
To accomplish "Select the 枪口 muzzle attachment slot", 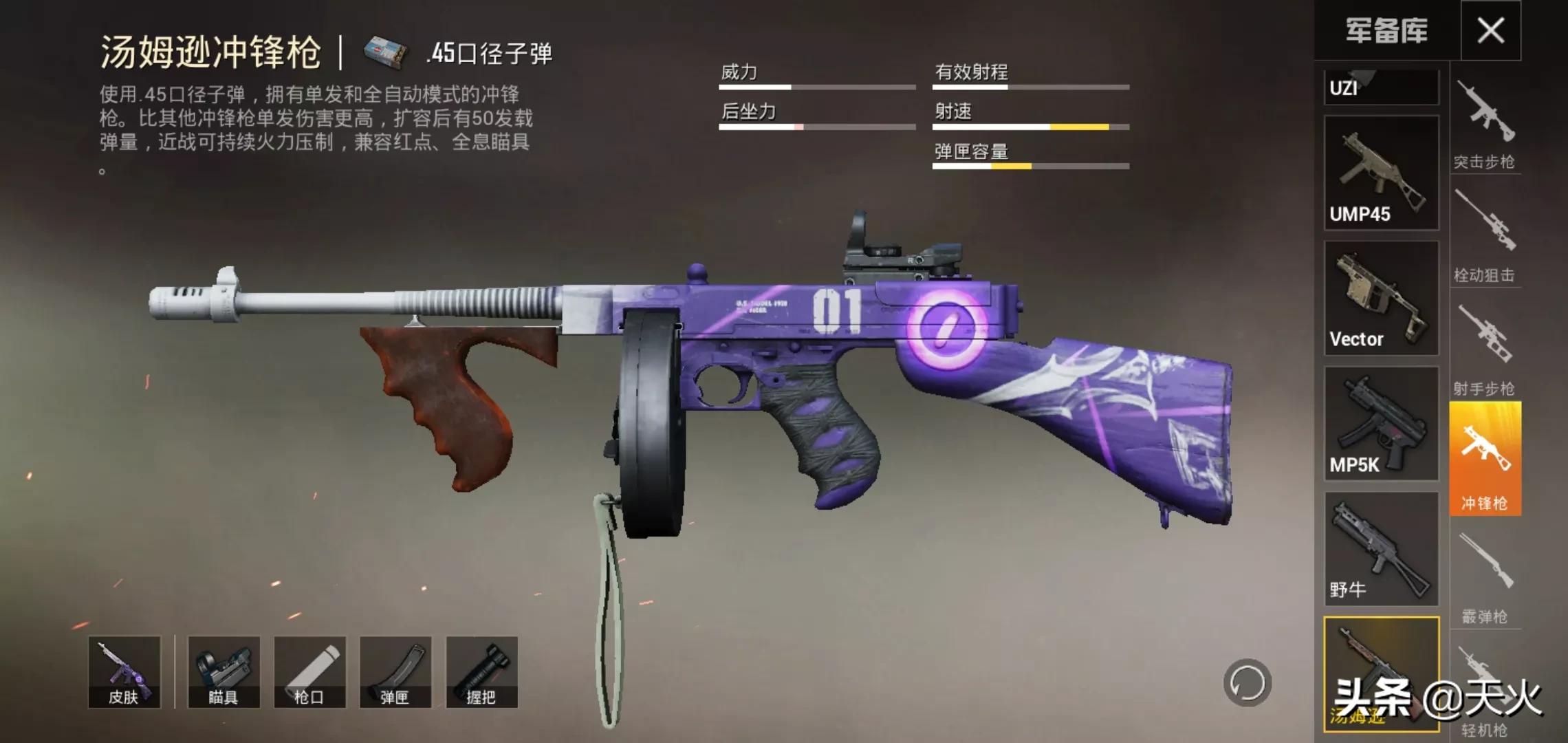I will (x=309, y=672).
